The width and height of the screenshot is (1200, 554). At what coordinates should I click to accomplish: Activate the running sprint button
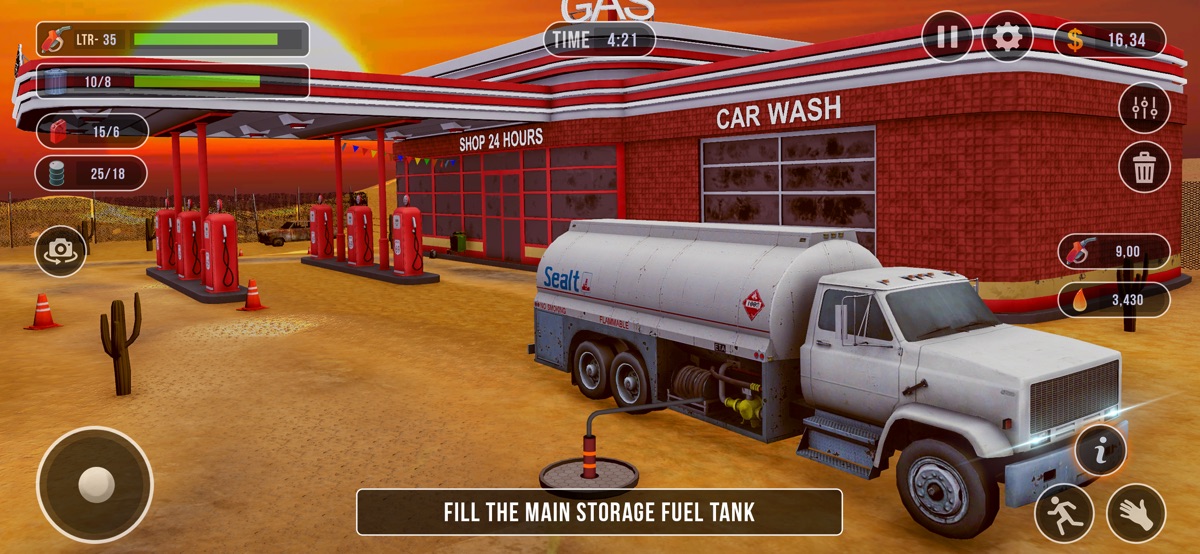coord(1063,513)
